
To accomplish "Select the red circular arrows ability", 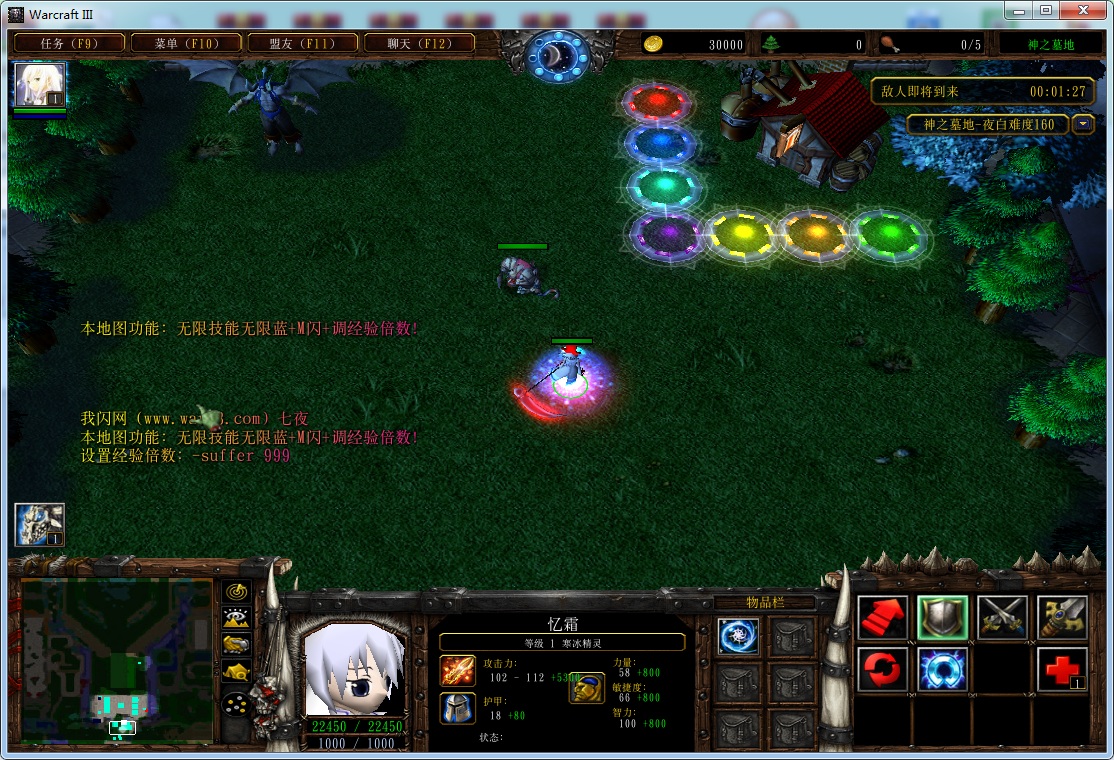I will (883, 670).
